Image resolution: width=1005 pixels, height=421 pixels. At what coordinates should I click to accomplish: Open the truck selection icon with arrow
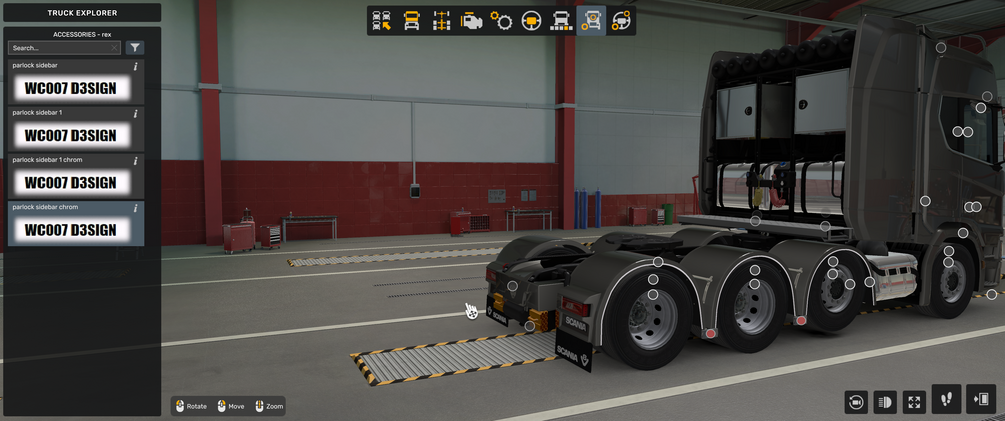click(381, 20)
